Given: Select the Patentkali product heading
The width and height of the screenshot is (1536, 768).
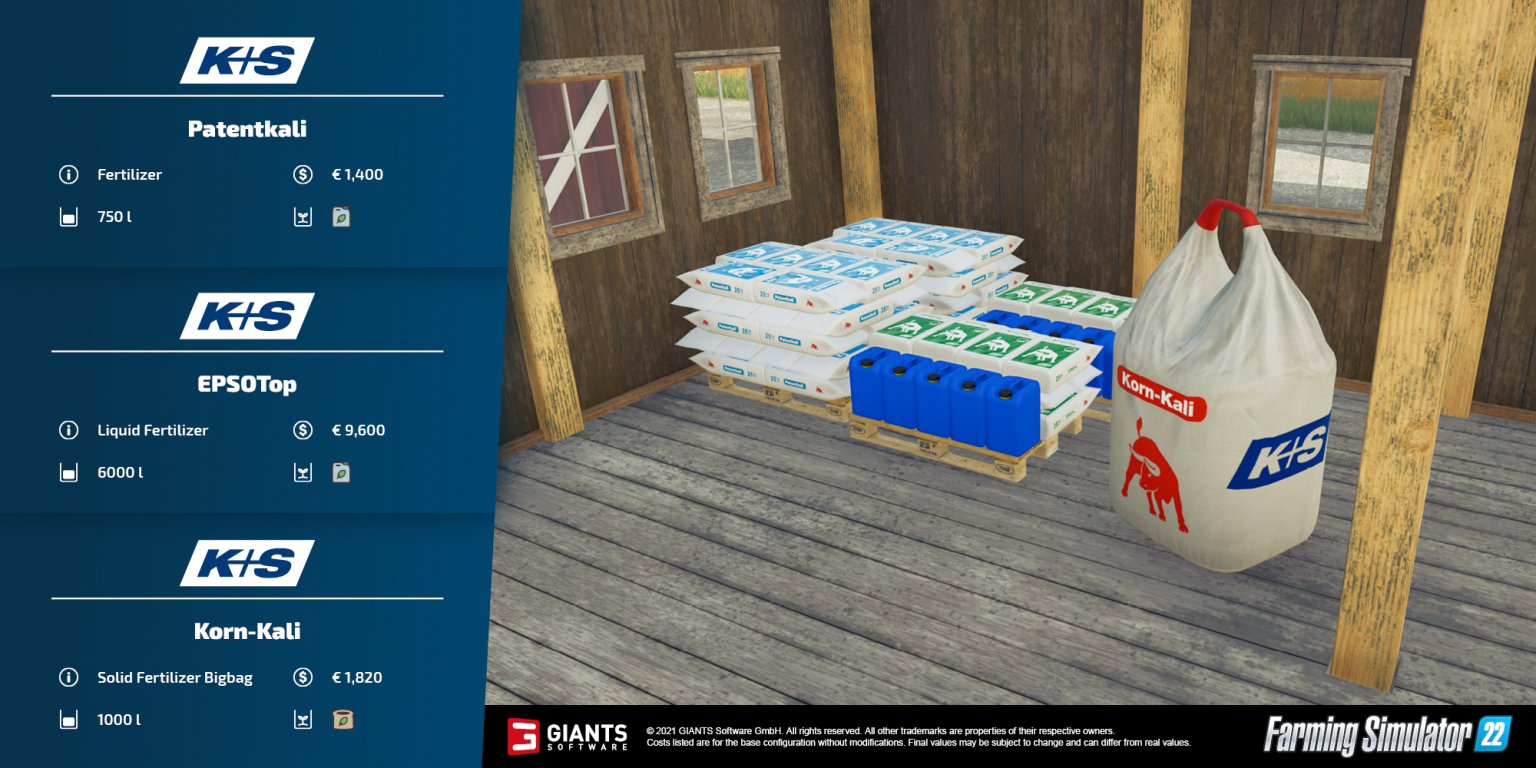Looking at the screenshot, I should coord(246,128).
